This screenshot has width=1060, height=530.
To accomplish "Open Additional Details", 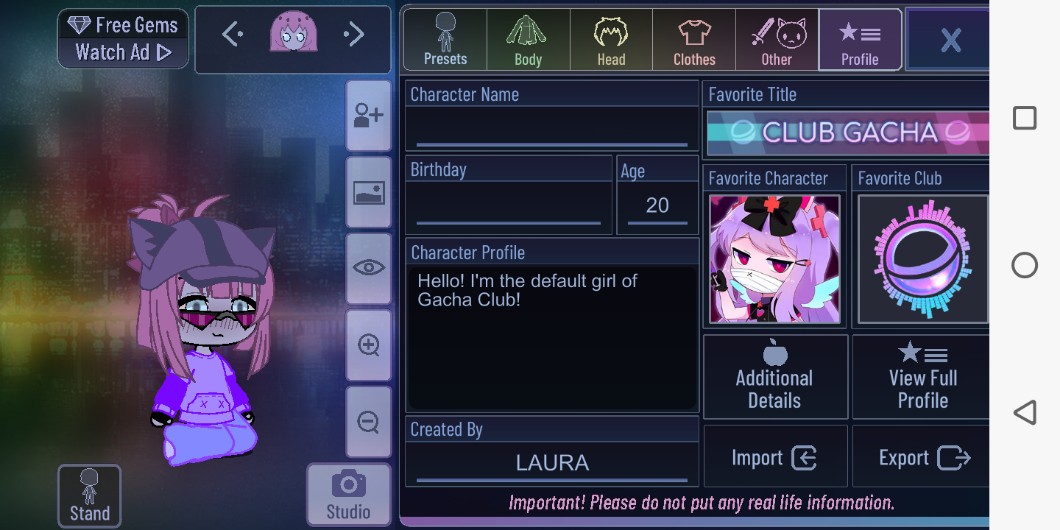I will point(775,376).
